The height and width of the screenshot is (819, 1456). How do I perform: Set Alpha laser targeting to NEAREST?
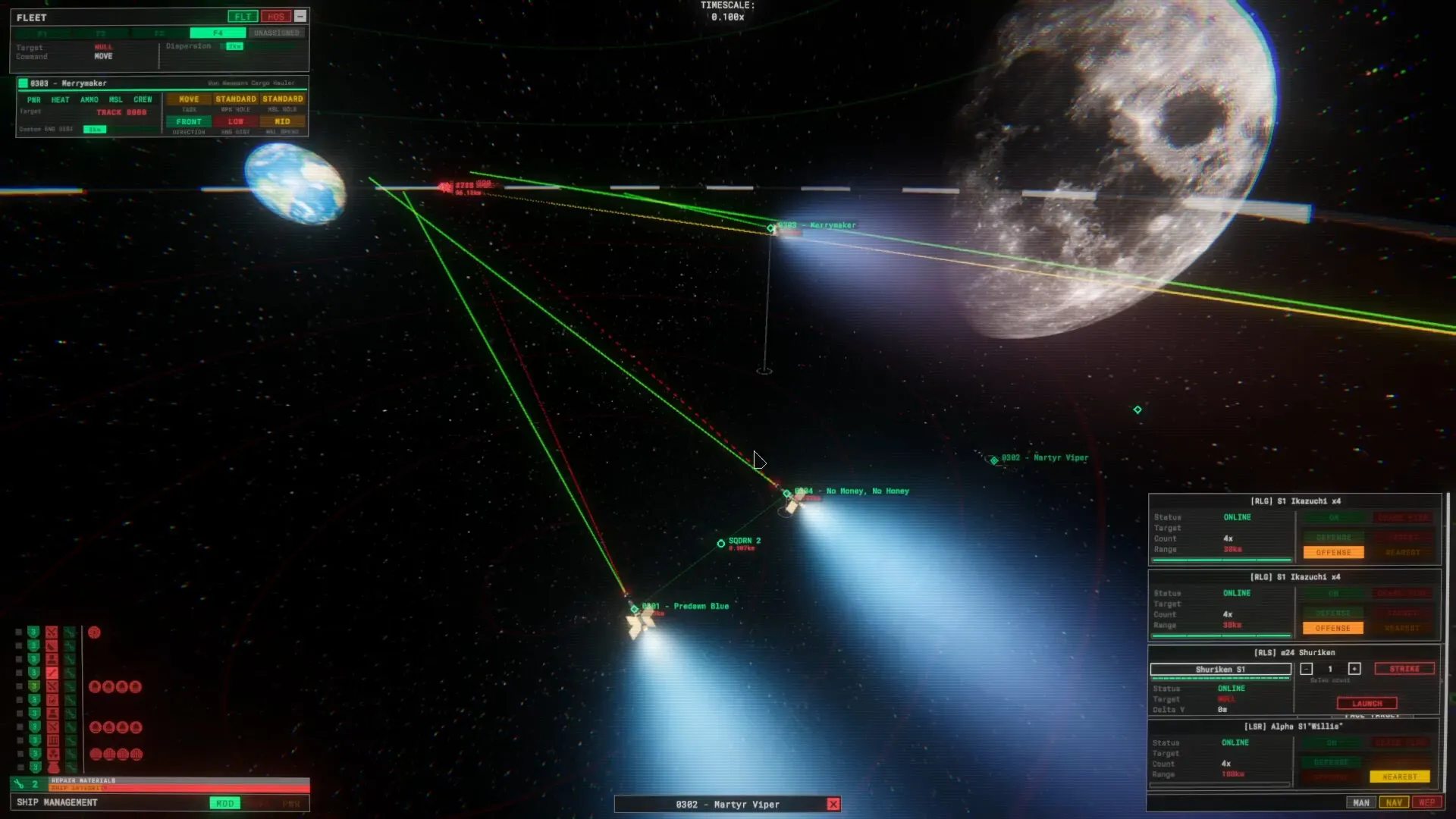pyautogui.click(x=1400, y=777)
